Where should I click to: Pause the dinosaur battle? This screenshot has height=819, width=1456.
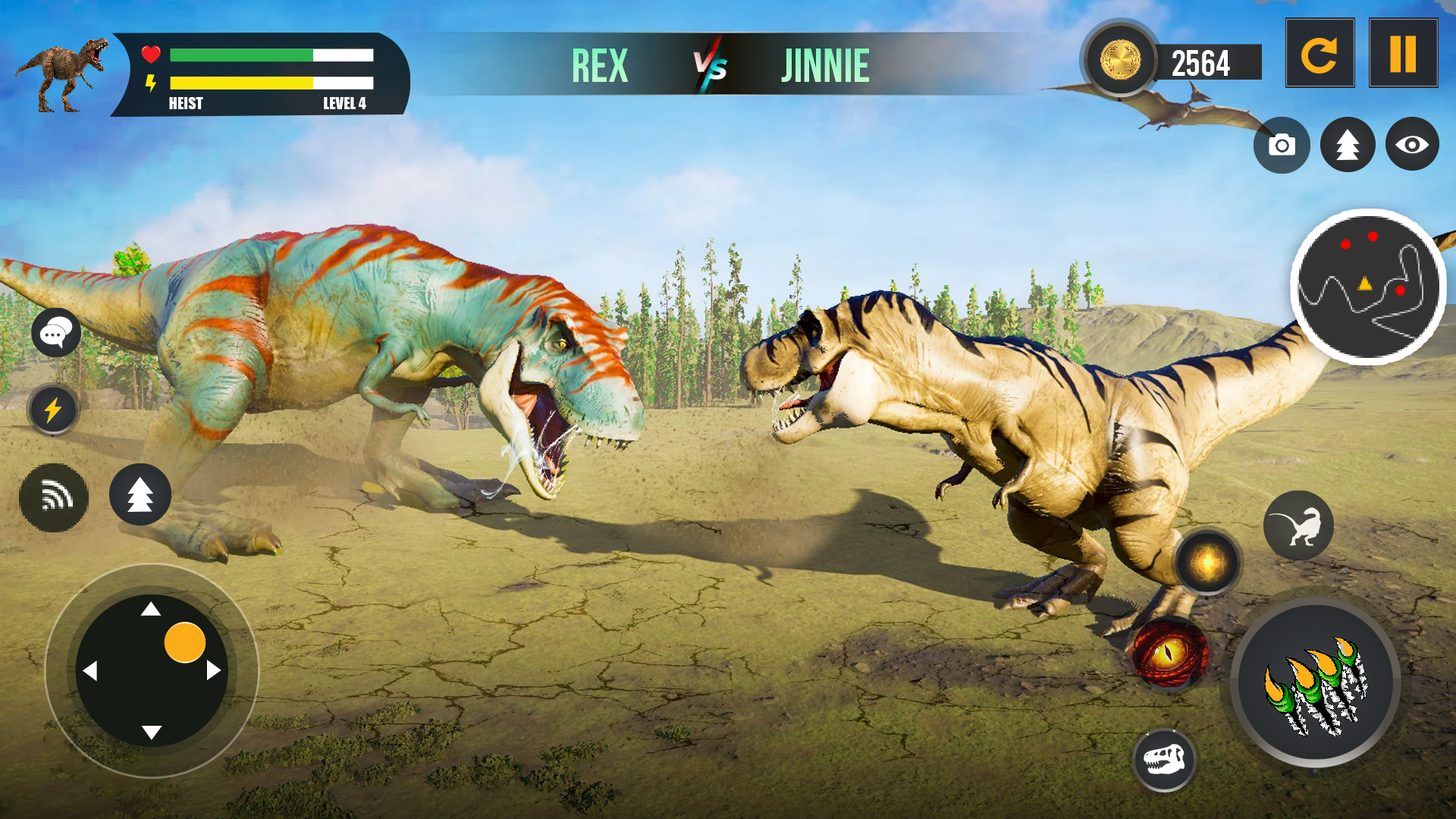tap(1403, 54)
